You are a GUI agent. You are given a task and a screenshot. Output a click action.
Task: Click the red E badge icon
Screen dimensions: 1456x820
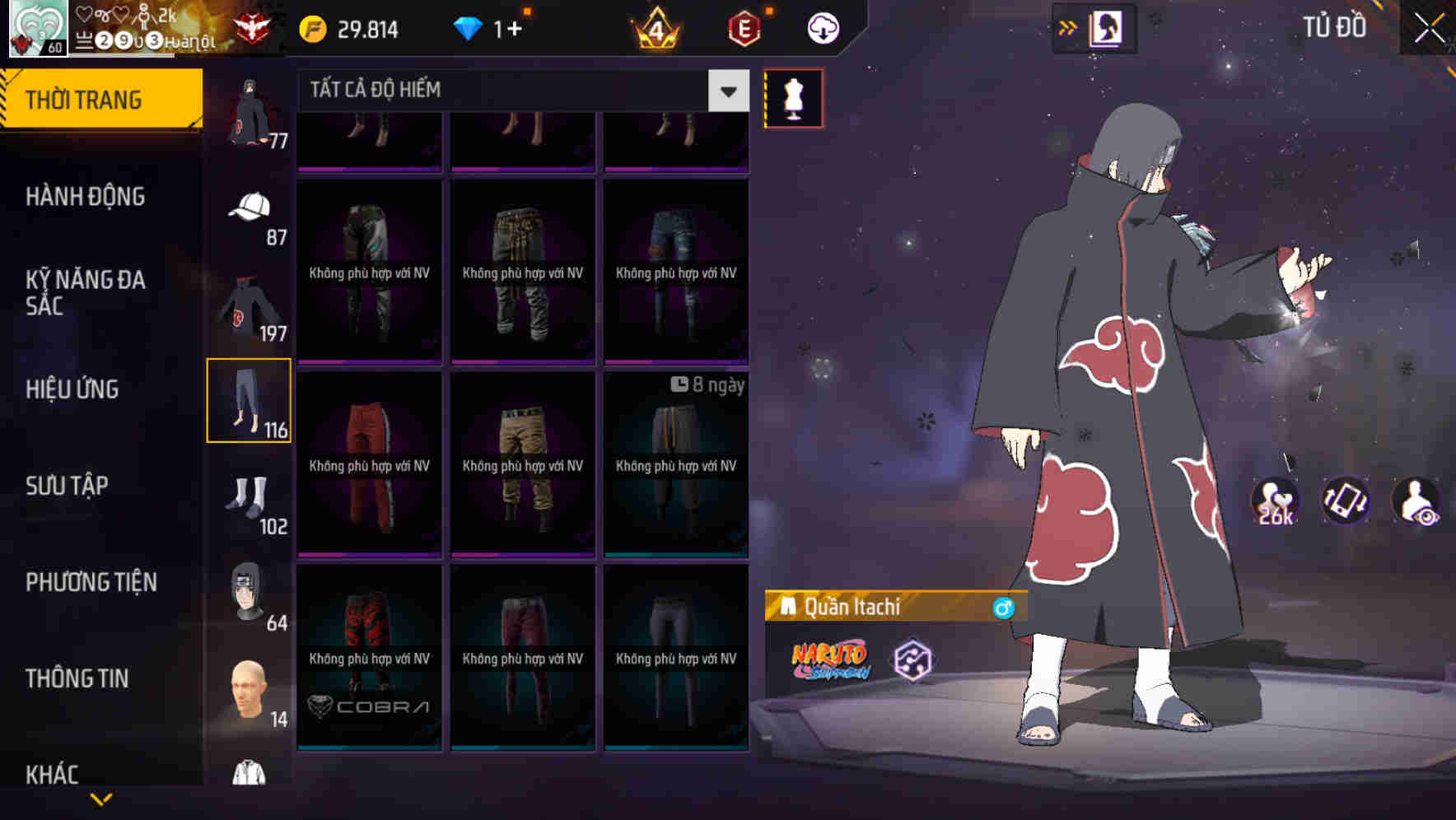tap(742, 27)
